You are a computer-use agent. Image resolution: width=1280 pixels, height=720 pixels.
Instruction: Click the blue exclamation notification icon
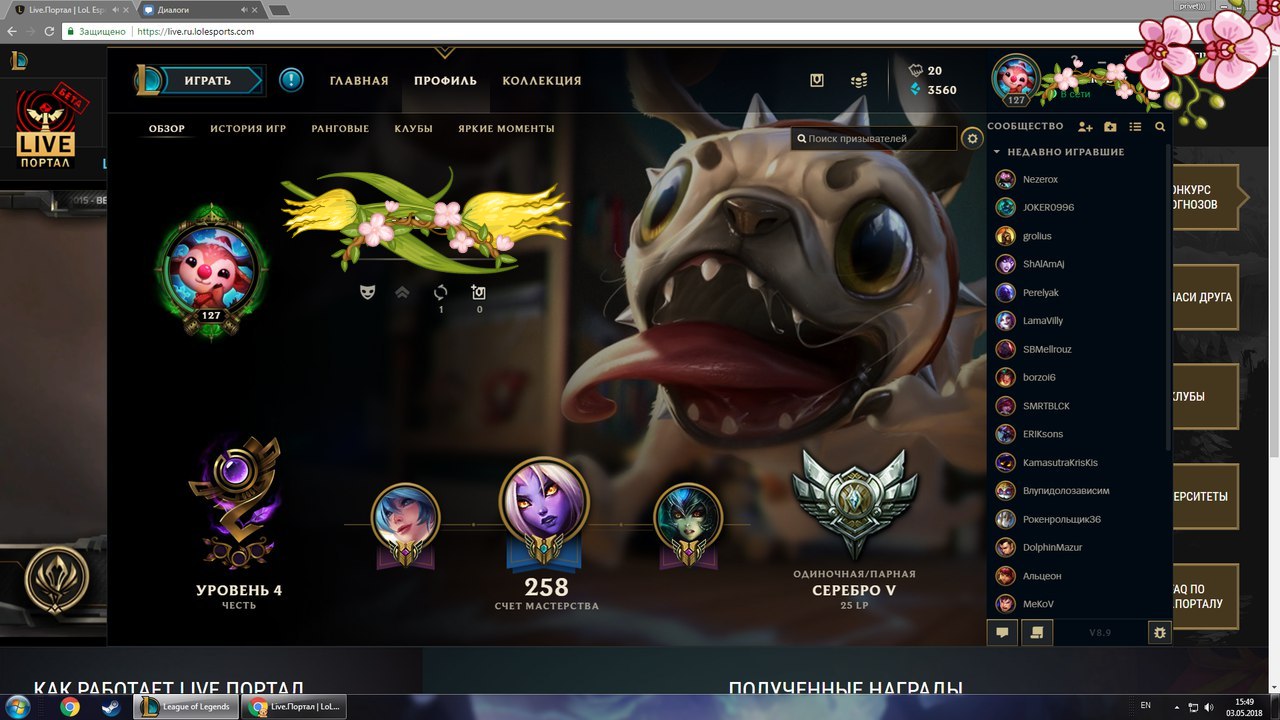[291, 80]
